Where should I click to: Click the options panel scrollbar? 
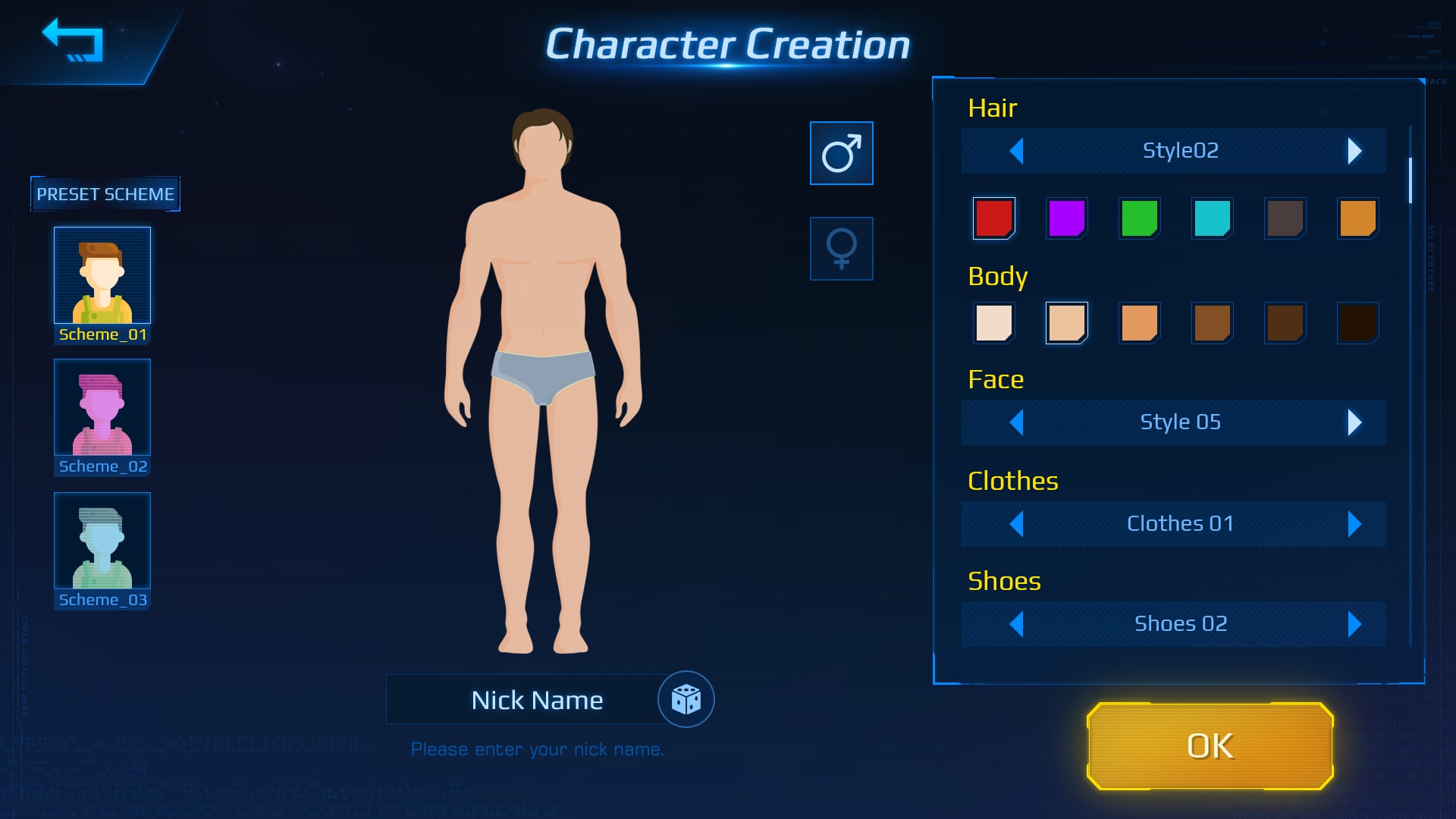1410,180
